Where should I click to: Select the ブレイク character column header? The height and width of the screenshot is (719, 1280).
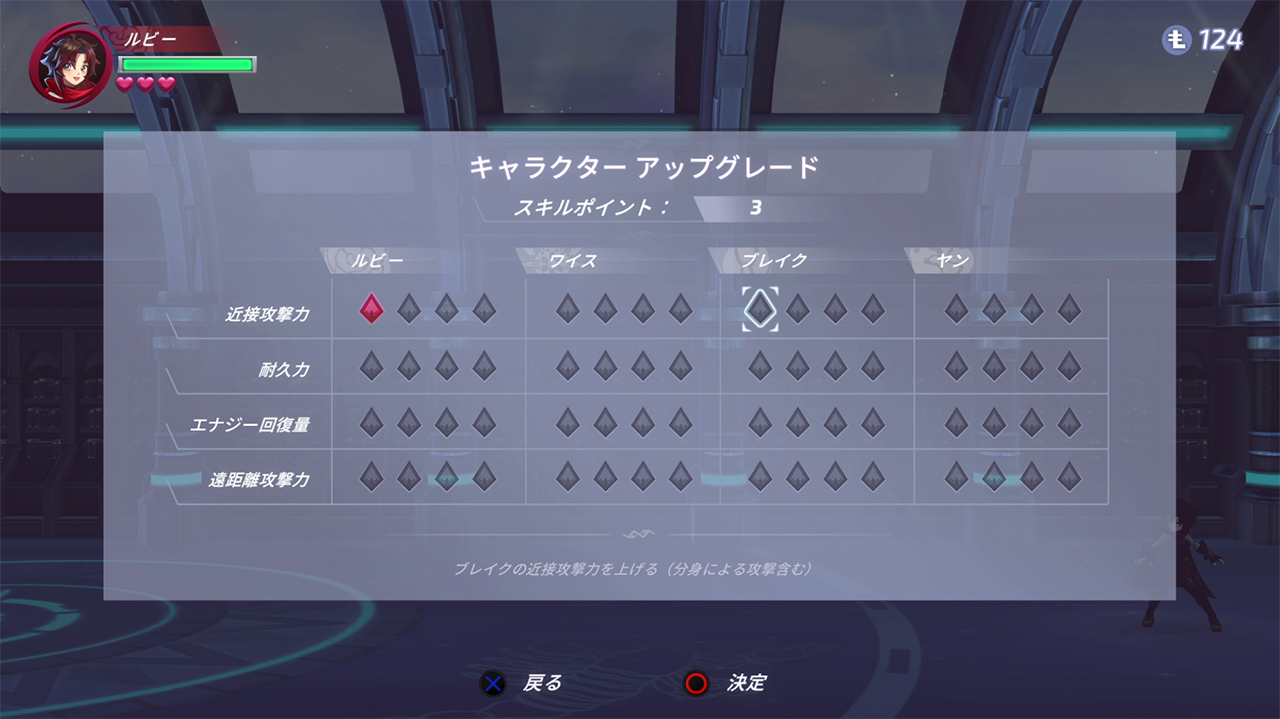(x=774, y=261)
